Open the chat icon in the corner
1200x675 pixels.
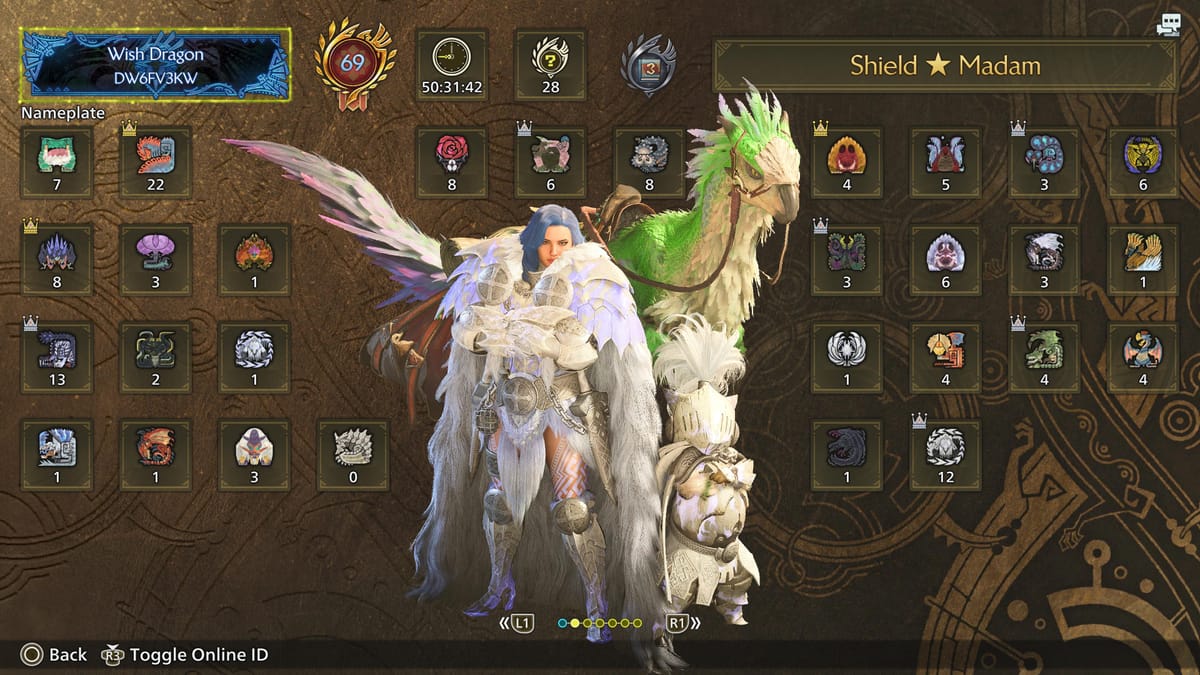click(x=1167, y=26)
